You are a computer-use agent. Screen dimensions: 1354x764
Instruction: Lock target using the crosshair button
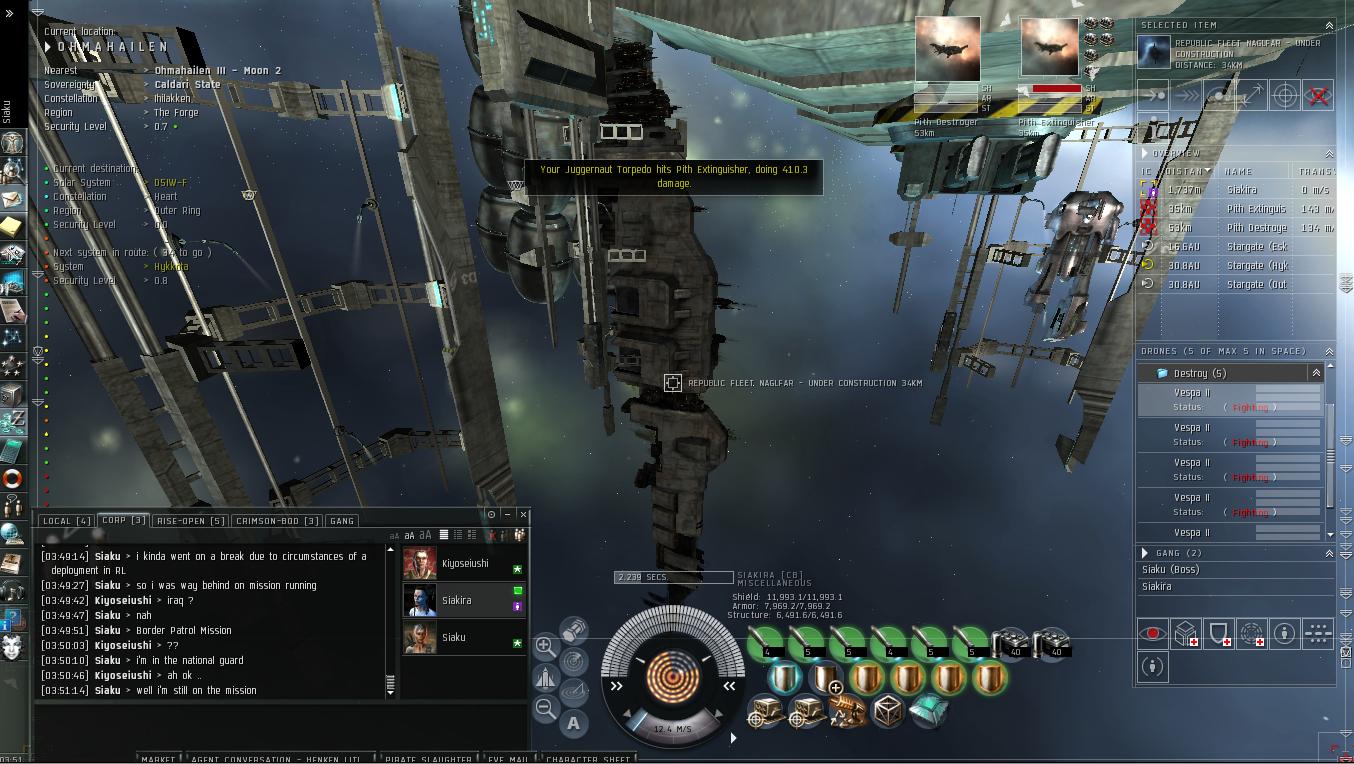tap(1285, 96)
